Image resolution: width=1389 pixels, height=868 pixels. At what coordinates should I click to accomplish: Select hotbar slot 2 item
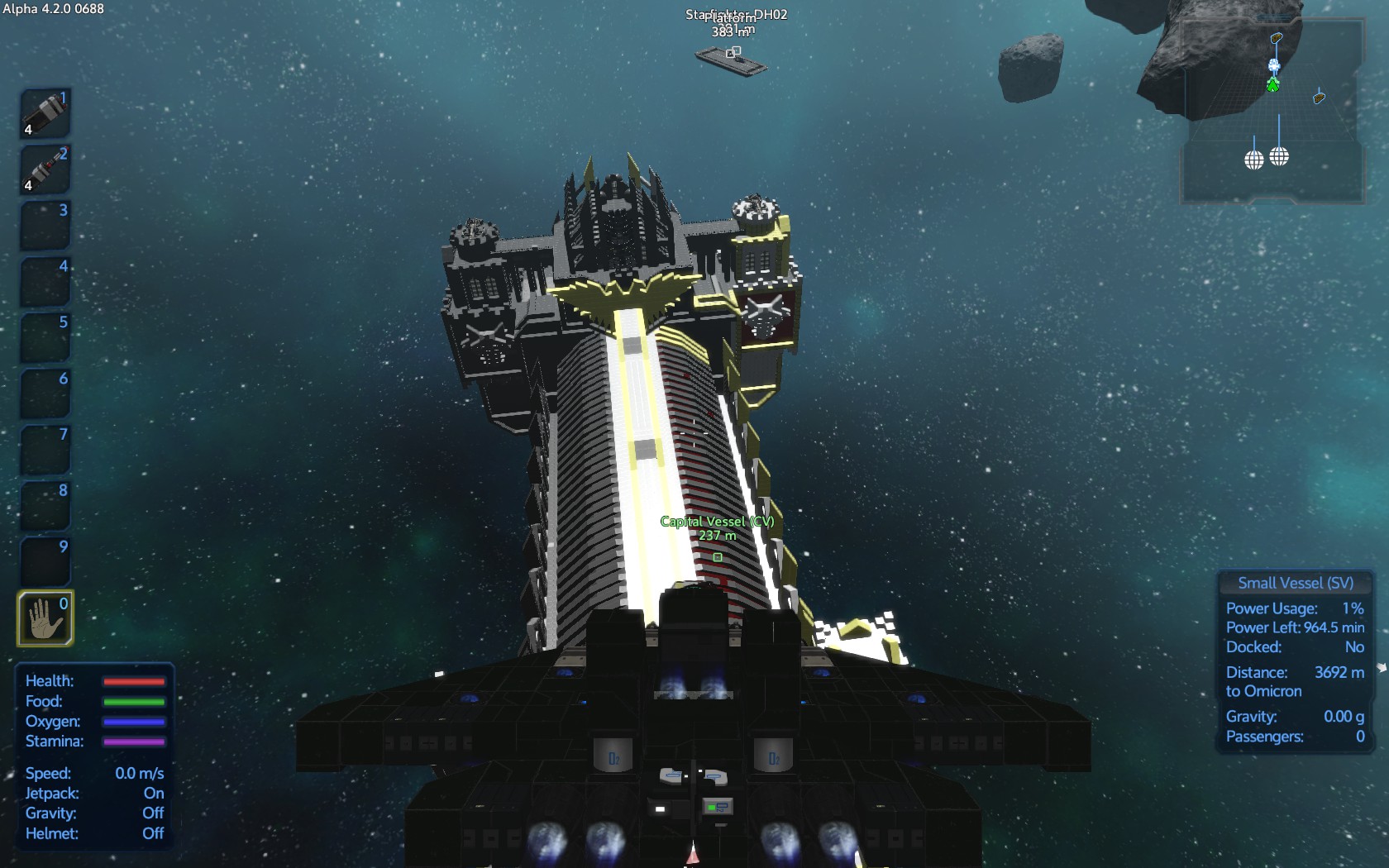(x=45, y=169)
